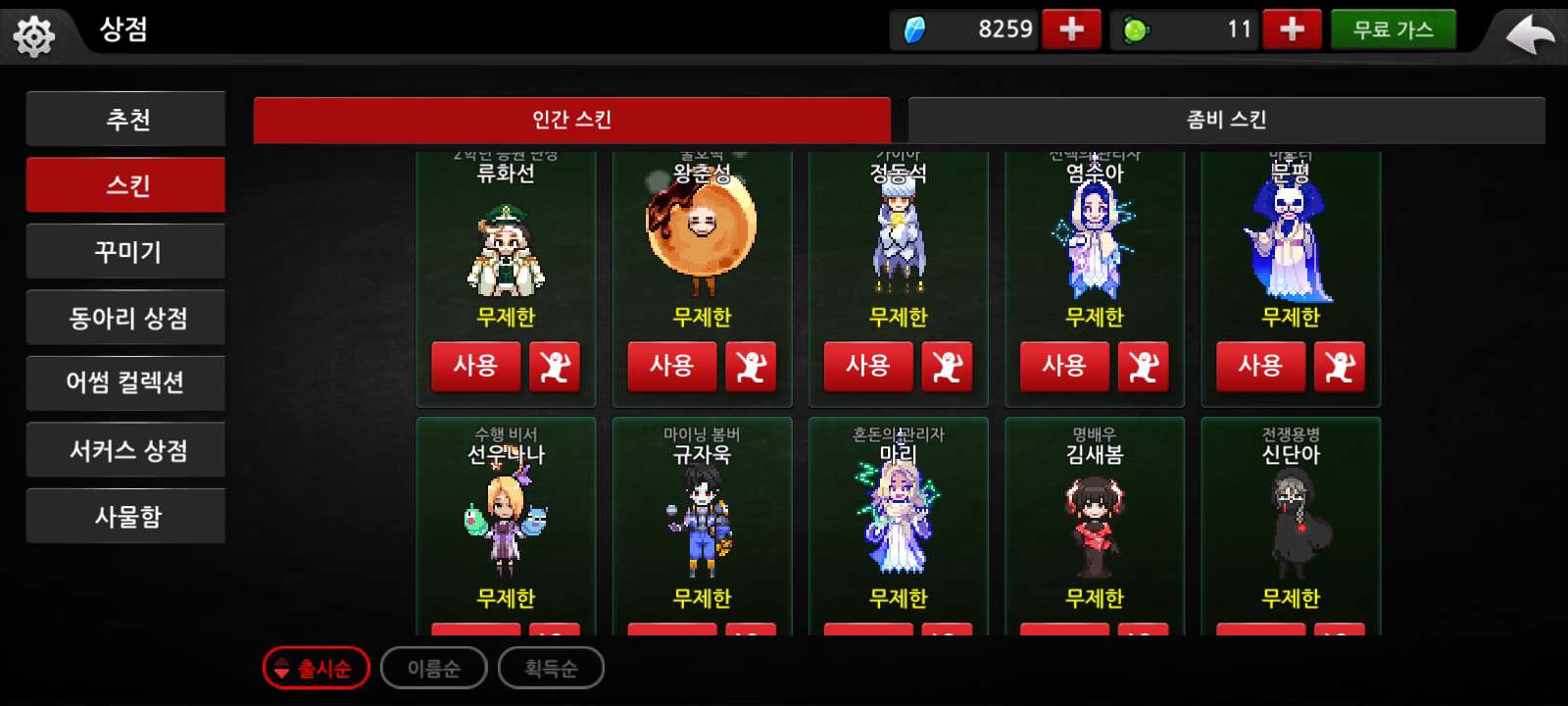Switch to the 좀비 스킨 tab

1225,120
